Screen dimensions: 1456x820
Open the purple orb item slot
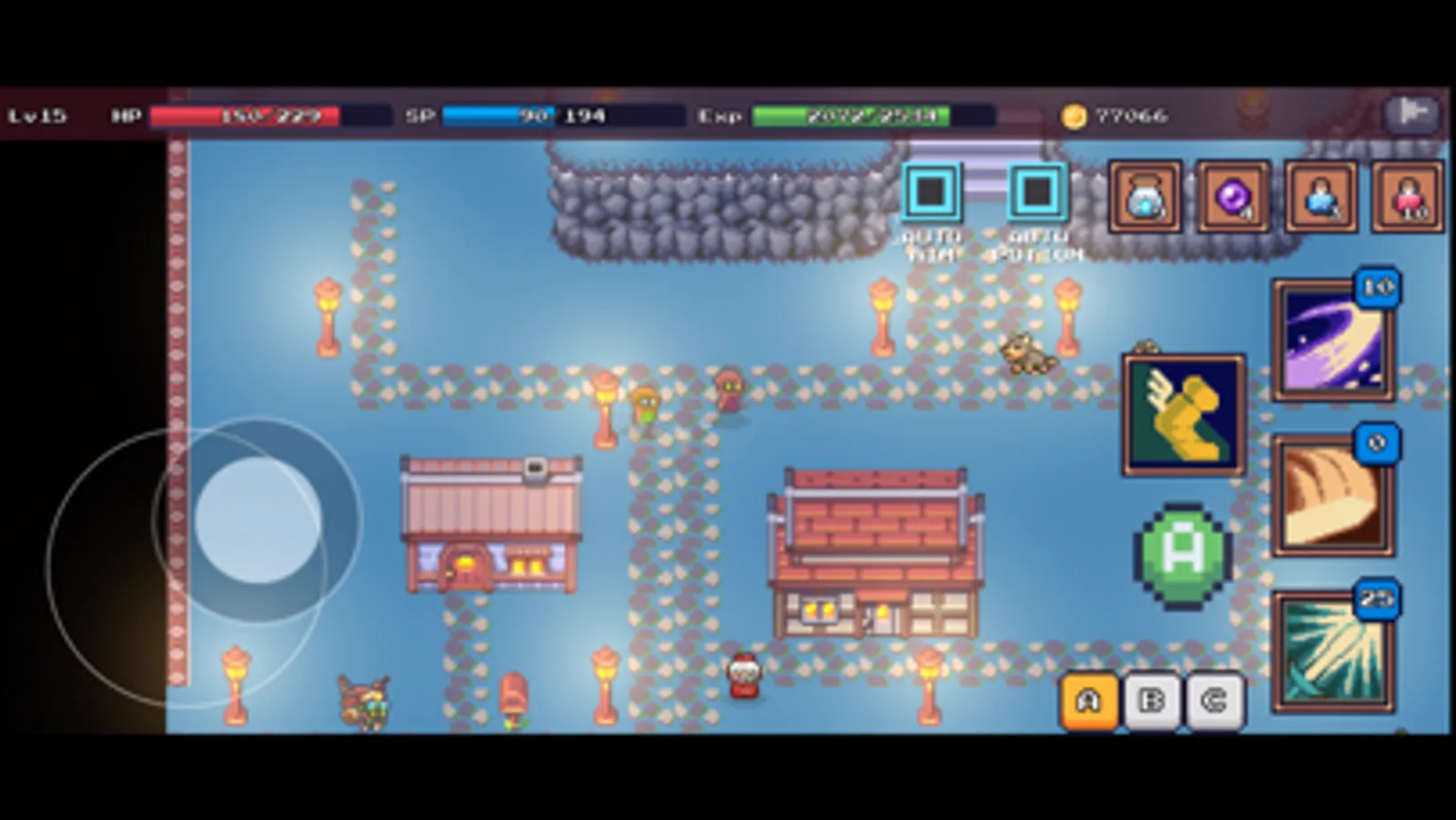1234,197
